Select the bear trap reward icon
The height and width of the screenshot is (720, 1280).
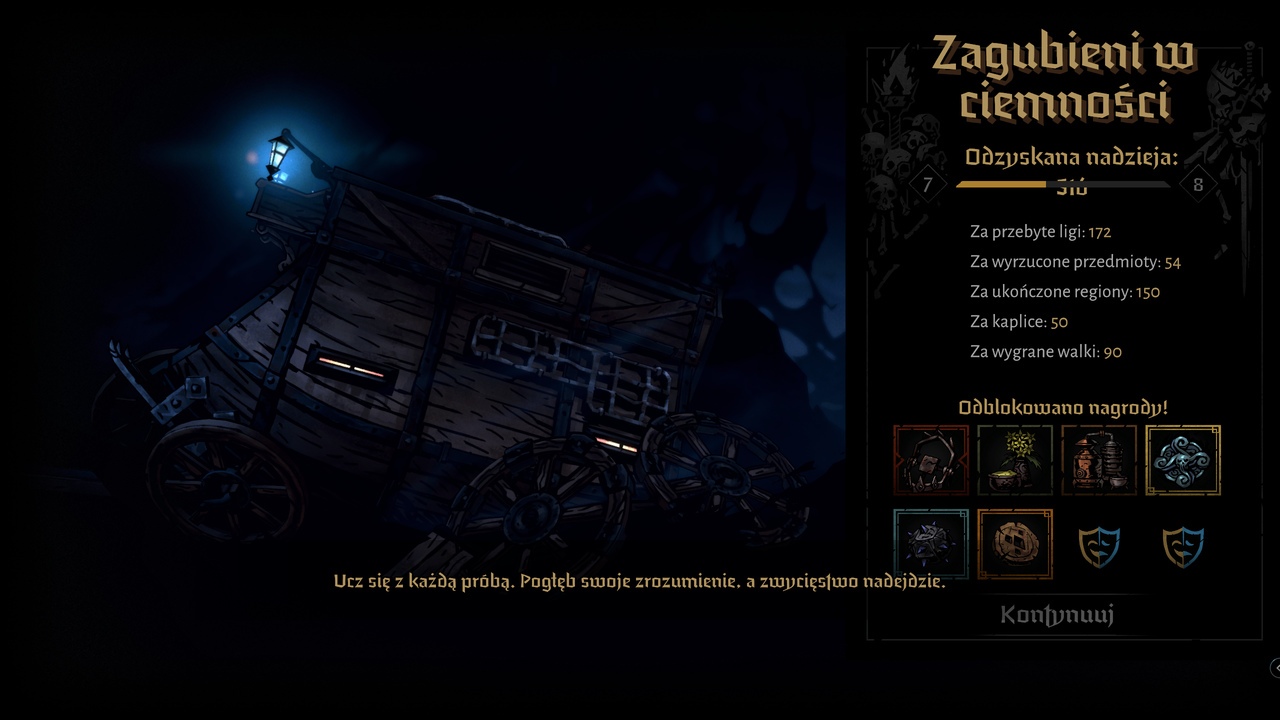click(x=929, y=460)
